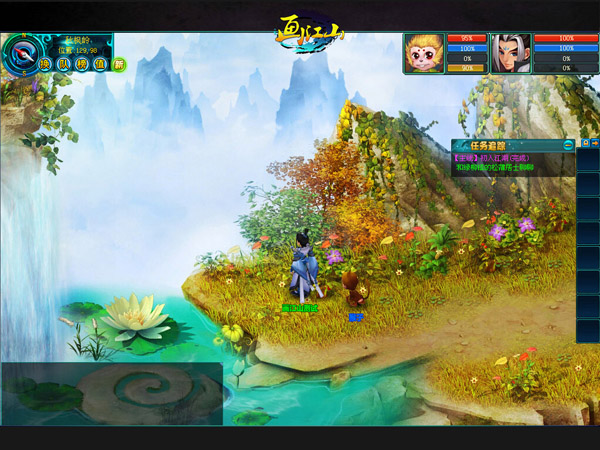Click the green quest objective text
The width and height of the screenshot is (600, 450).
tap(496, 168)
